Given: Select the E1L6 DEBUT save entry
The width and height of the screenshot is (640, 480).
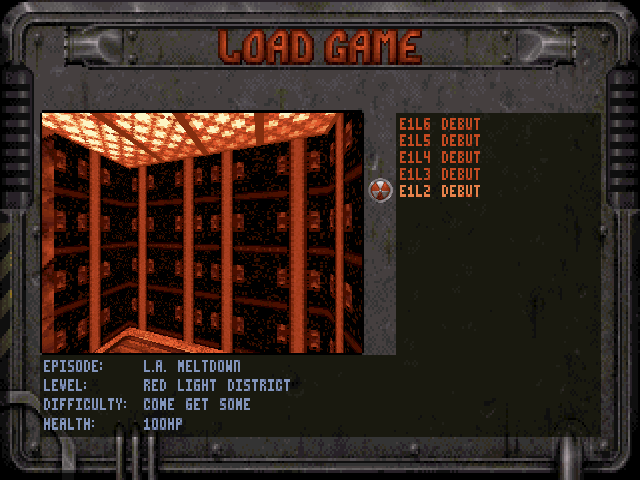Looking at the screenshot, I should (x=439, y=124).
